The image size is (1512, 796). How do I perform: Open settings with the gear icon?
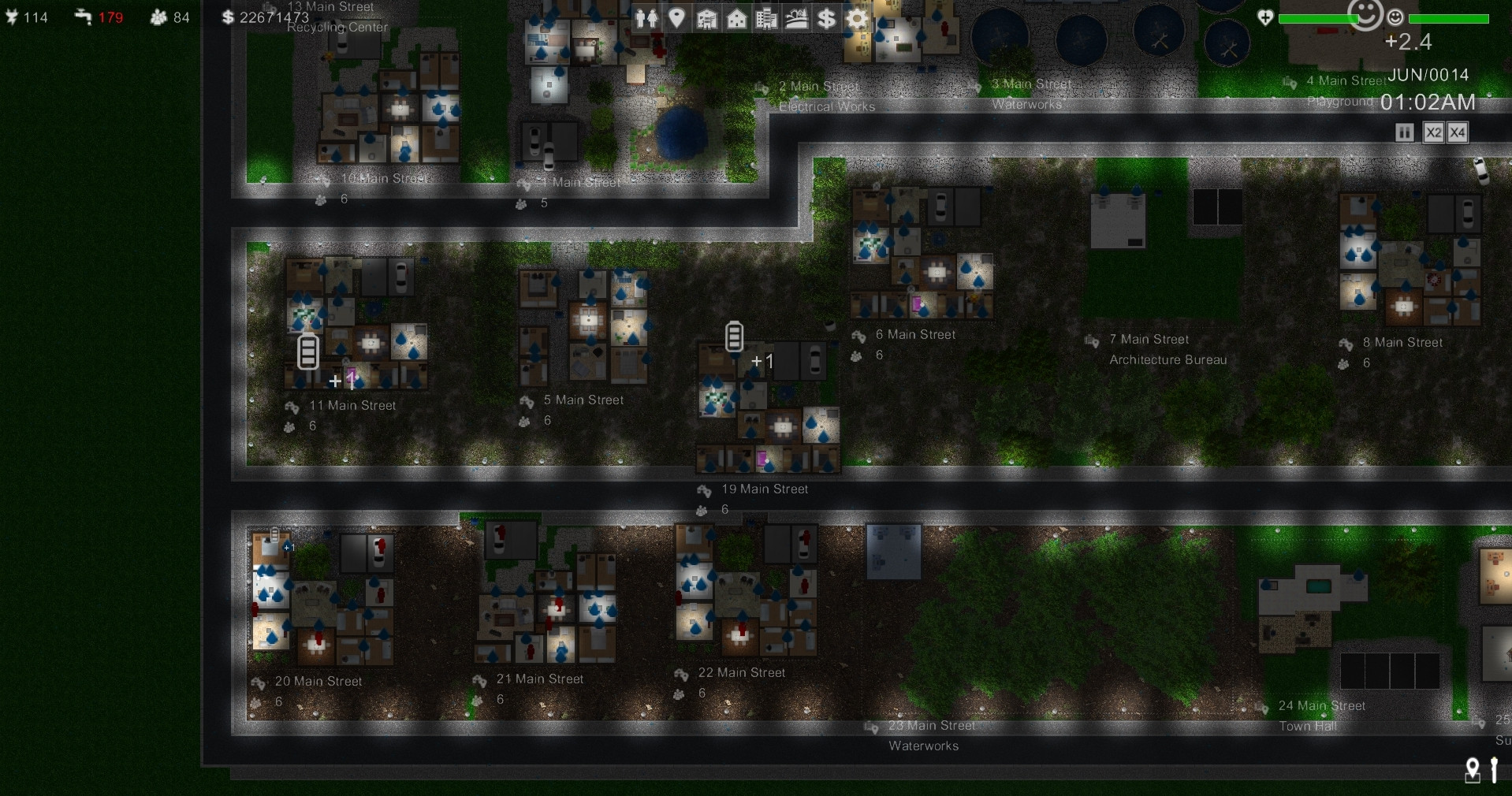click(856, 18)
